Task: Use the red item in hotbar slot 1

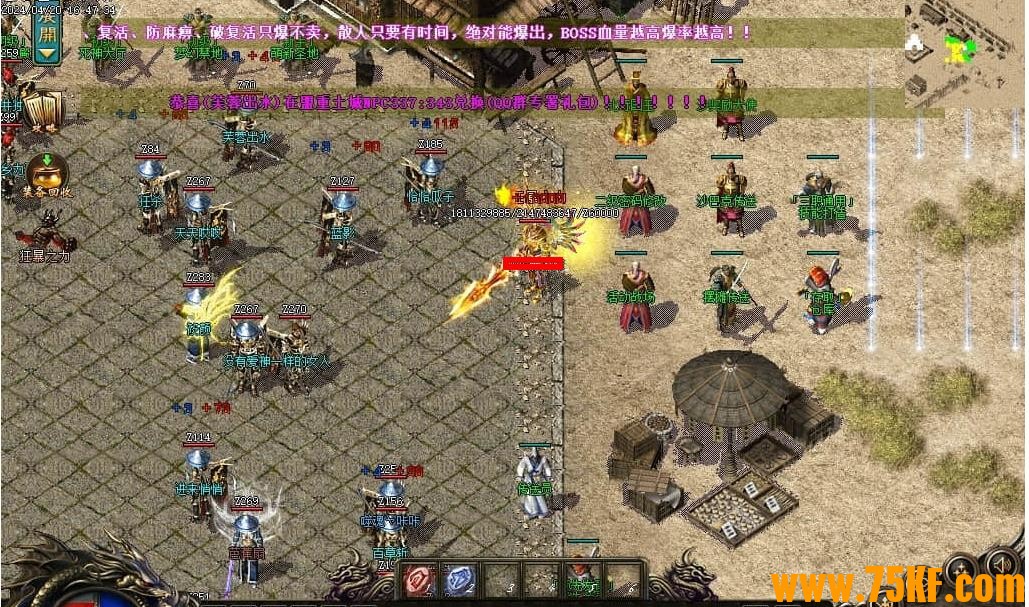Action: click(419, 580)
